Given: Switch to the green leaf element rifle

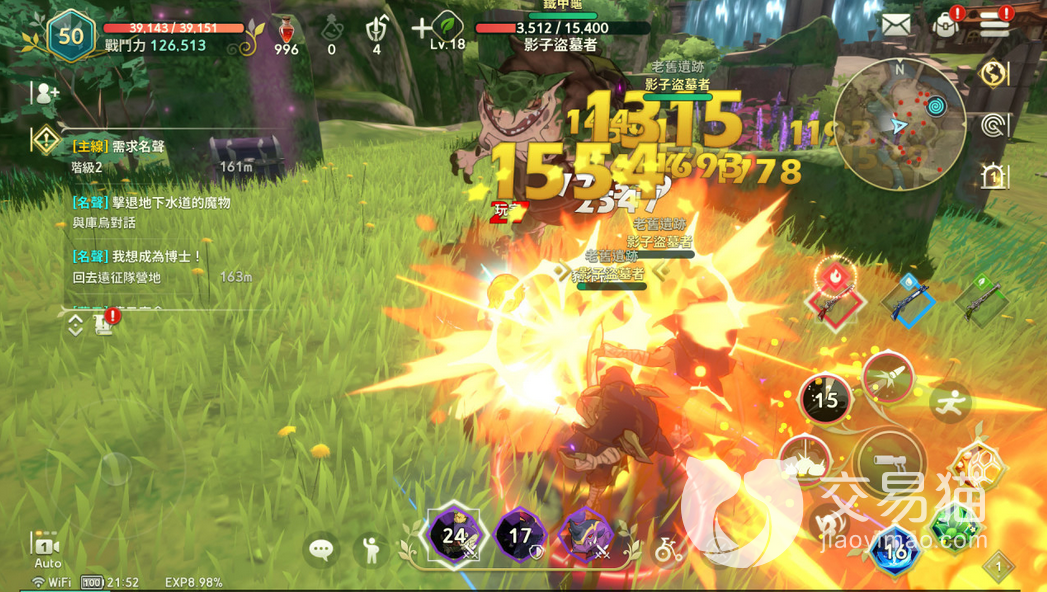Looking at the screenshot, I should coord(980,297).
